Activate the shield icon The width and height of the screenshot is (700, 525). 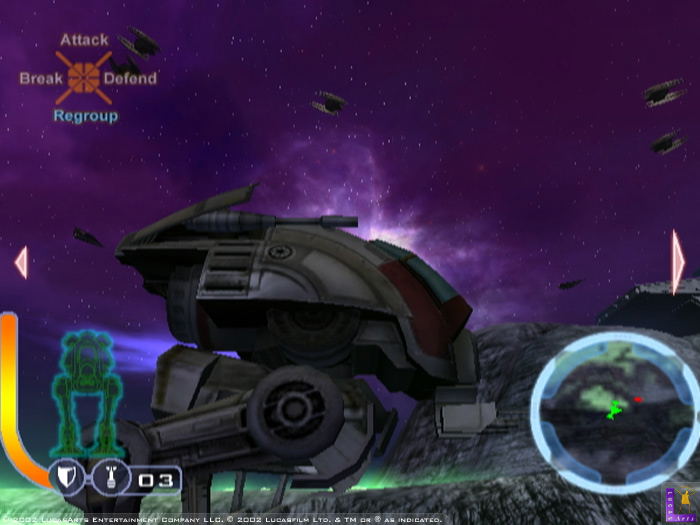[66, 479]
